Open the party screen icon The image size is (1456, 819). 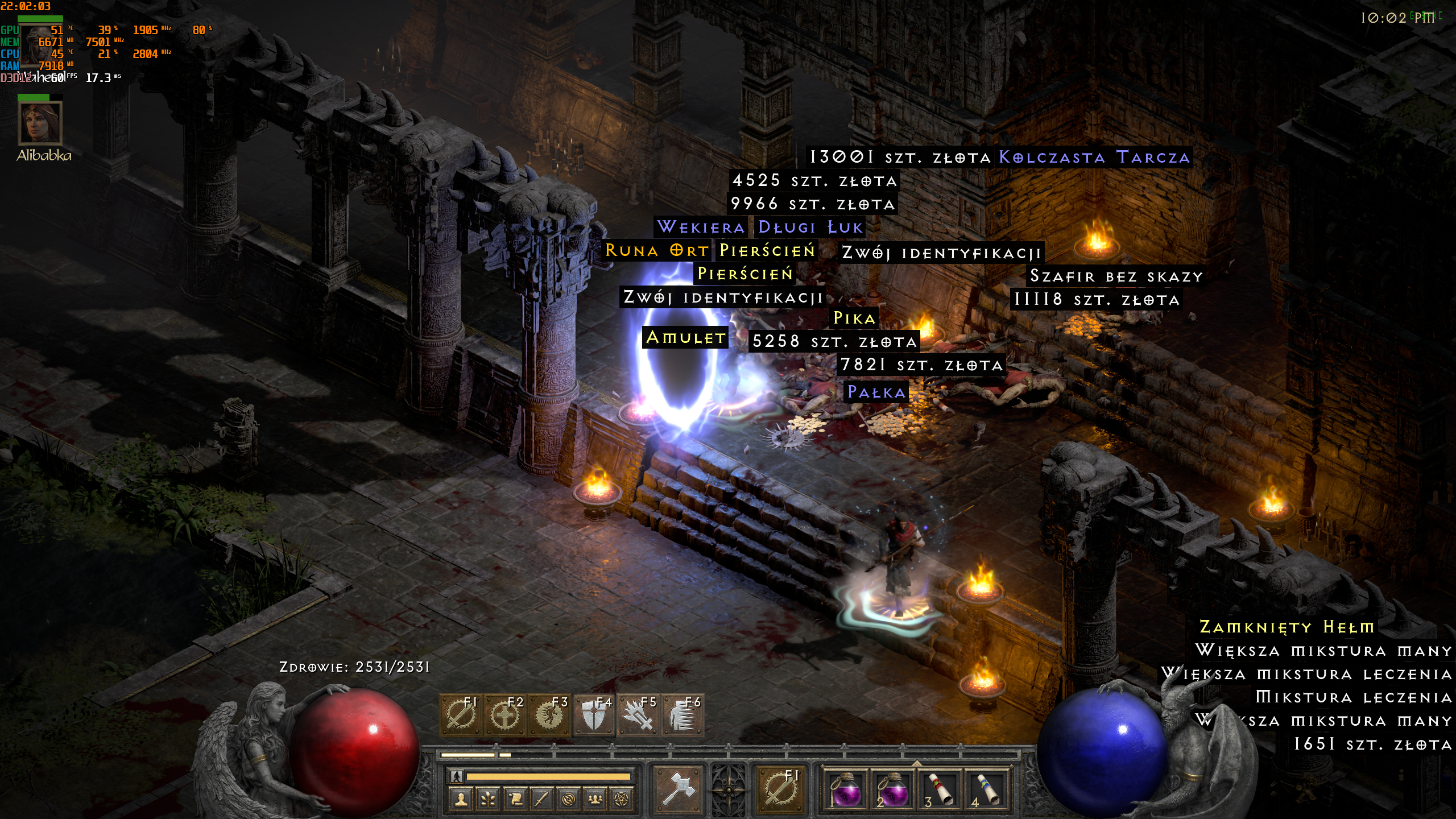click(x=595, y=800)
